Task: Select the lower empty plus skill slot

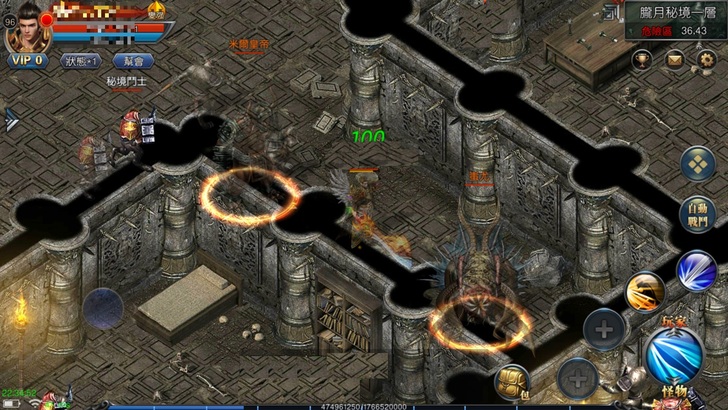Action: [x=576, y=377]
